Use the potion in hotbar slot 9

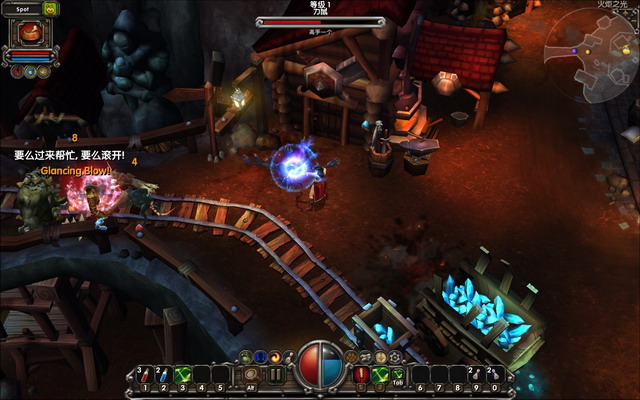[x=474, y=375]
